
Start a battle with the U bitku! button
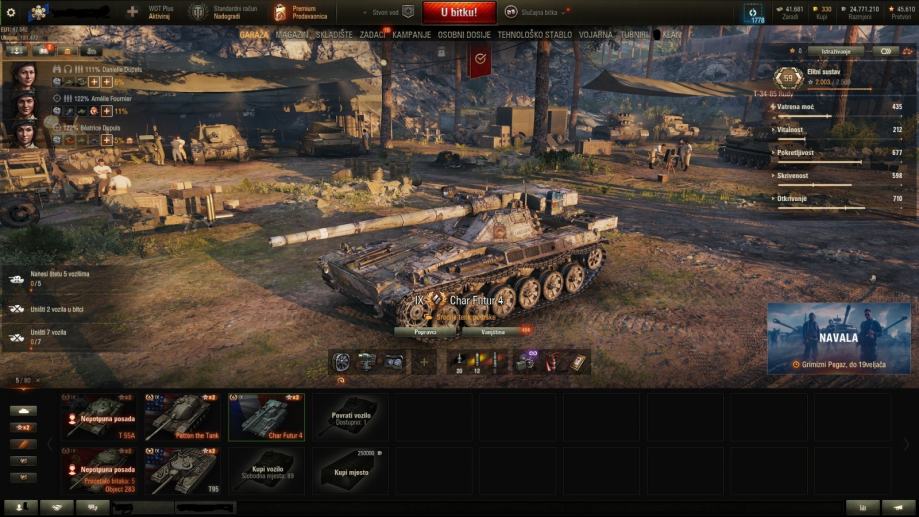coord(458,12)
